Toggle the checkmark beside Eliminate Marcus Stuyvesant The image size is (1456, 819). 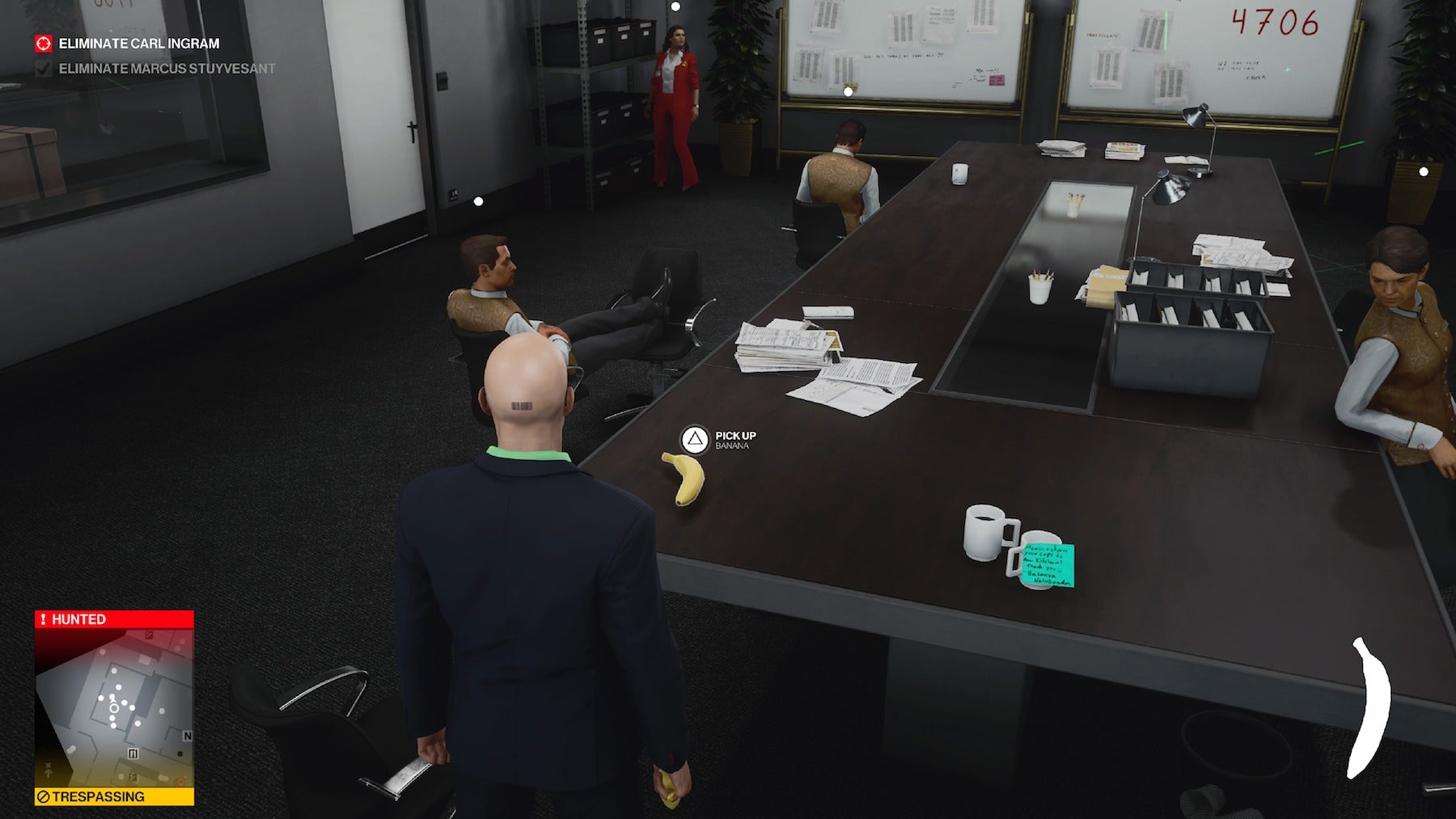pos(45,70)
